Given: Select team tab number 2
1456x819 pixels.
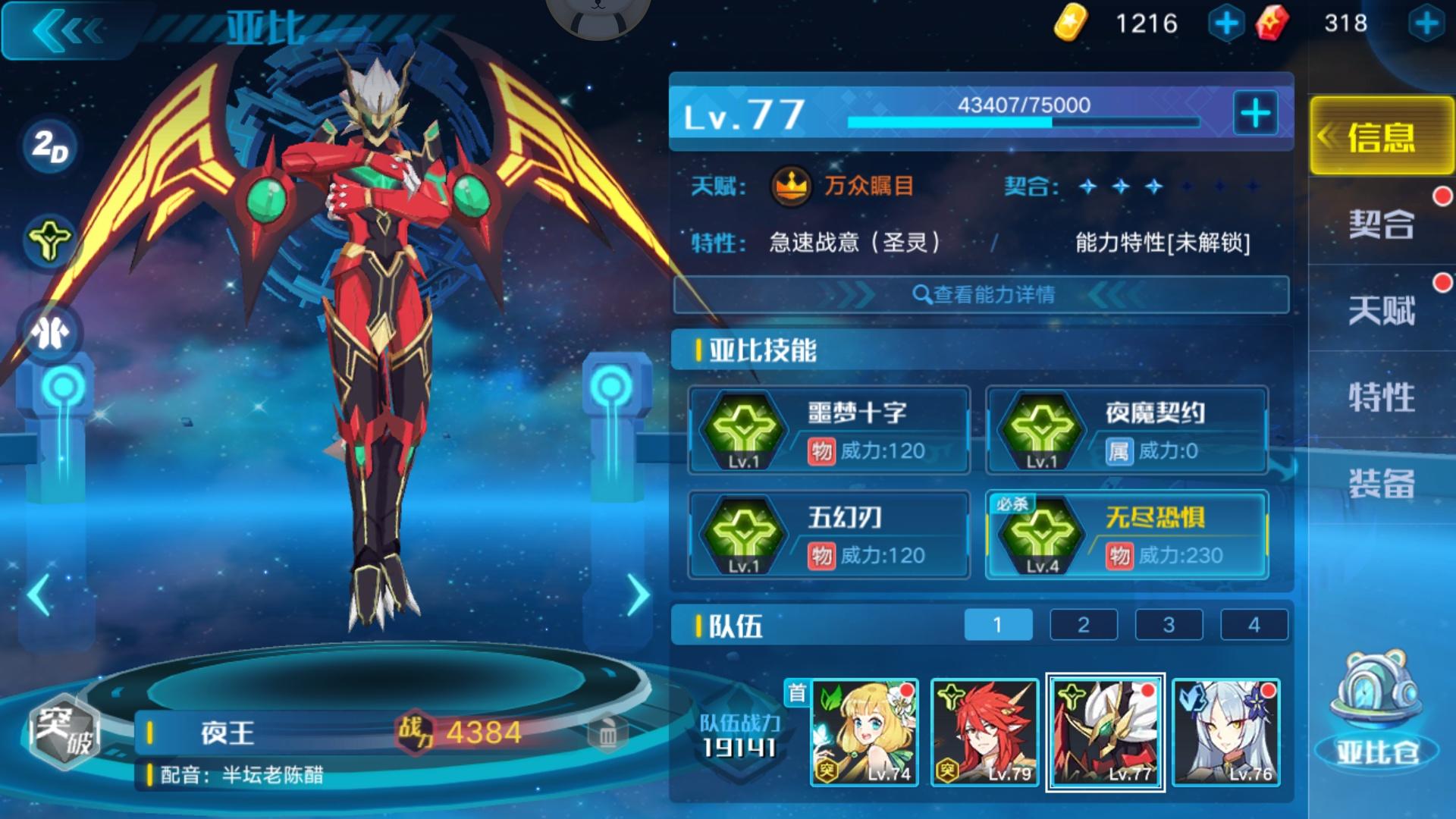Looking at the screenshot, I should [1083, 624].
